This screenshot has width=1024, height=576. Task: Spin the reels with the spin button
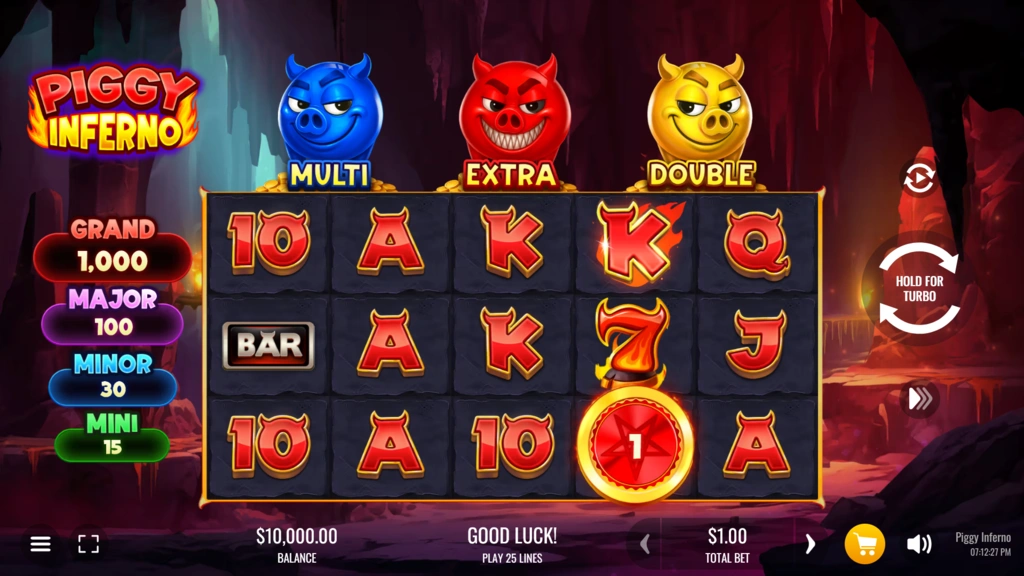[x=918, y=289]
